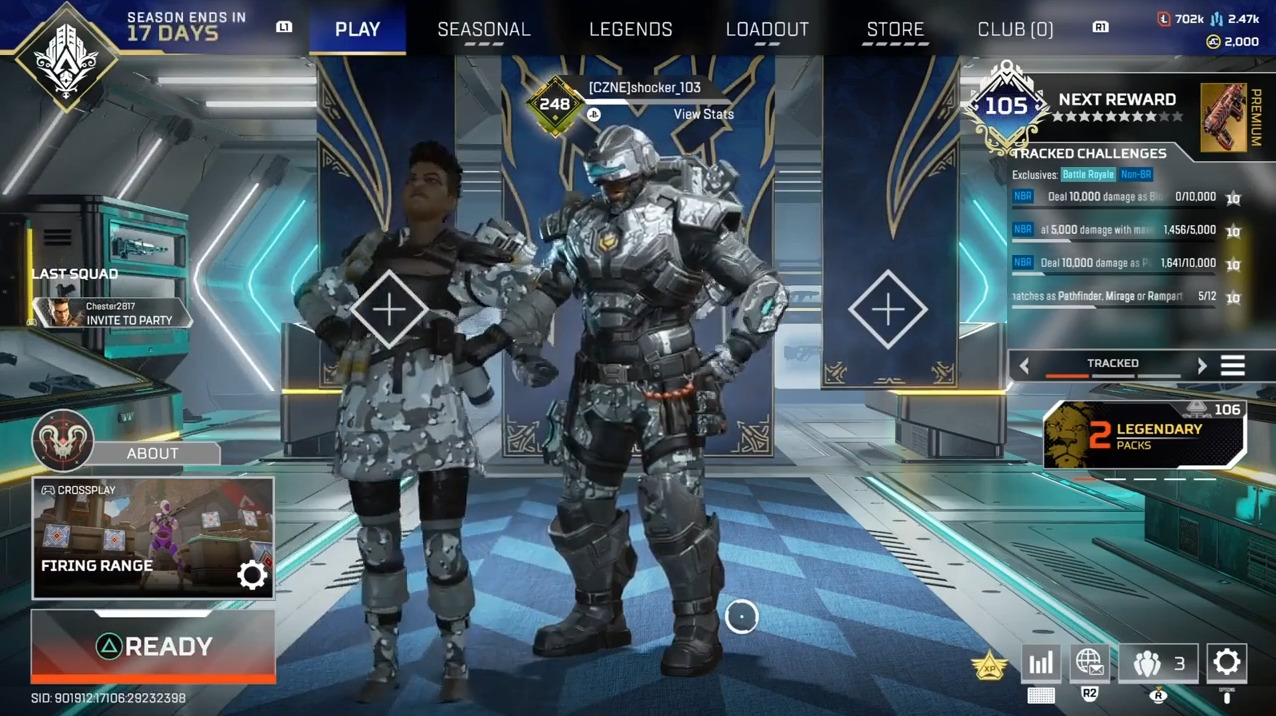This screenshot has height=716, width=1276.
Task: Open the Legendary Packs panel
Action: pos(1144,436)
